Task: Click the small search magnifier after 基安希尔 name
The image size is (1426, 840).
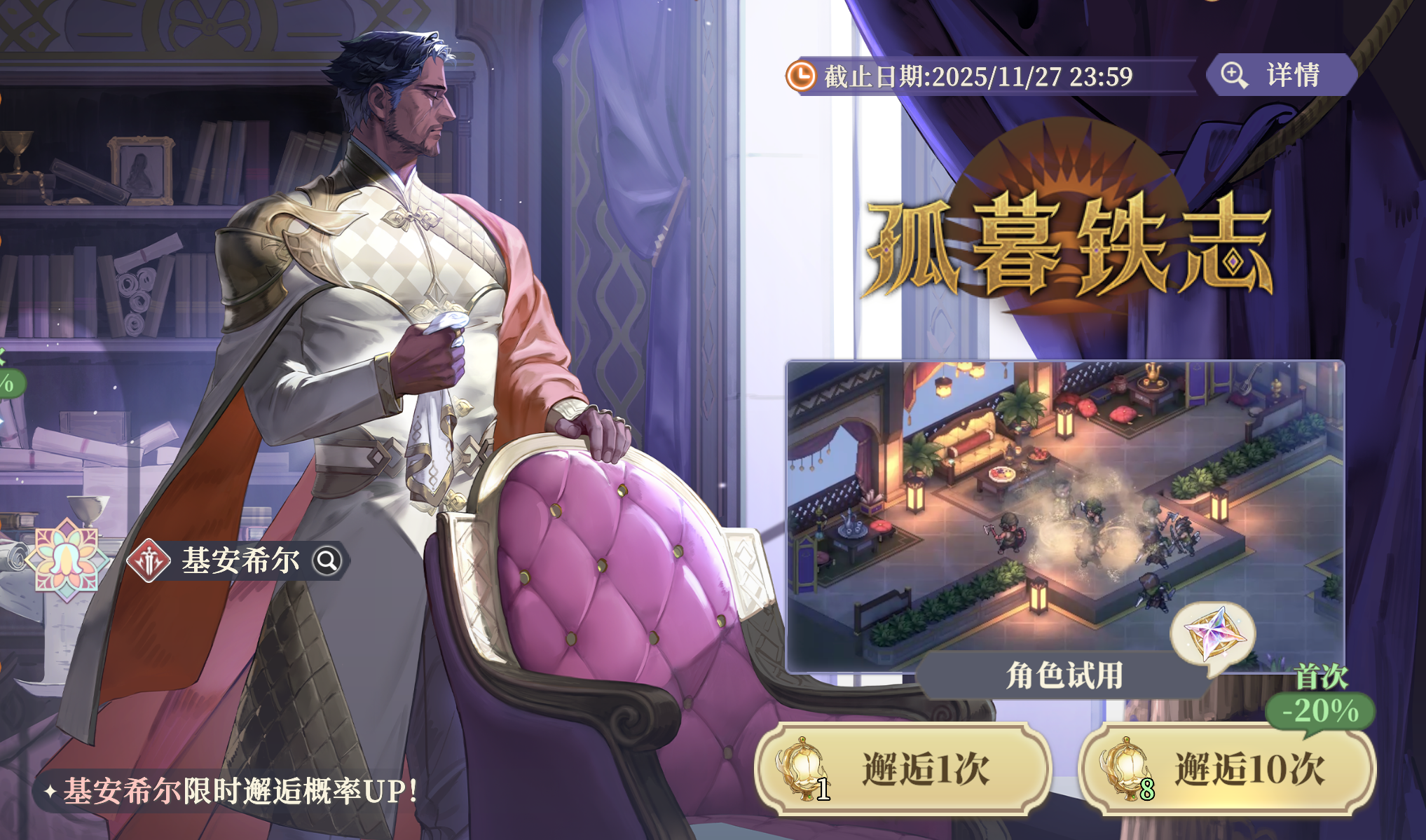Action: (326, 561)
